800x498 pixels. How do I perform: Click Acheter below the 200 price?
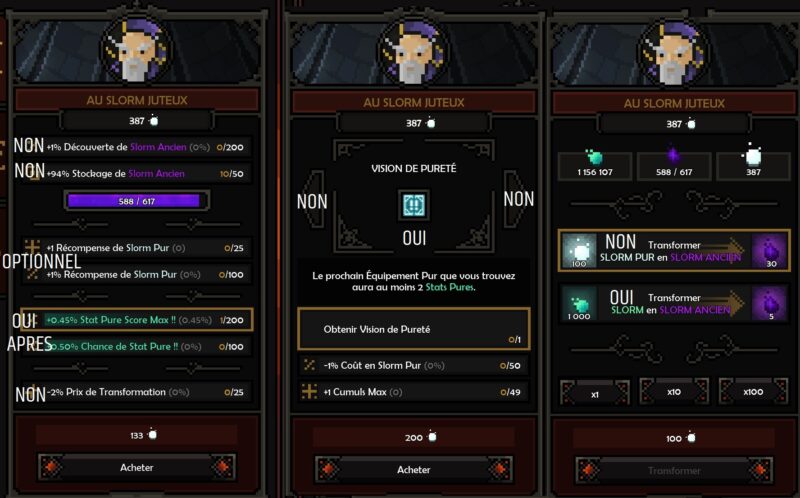[x=413, y=469]
